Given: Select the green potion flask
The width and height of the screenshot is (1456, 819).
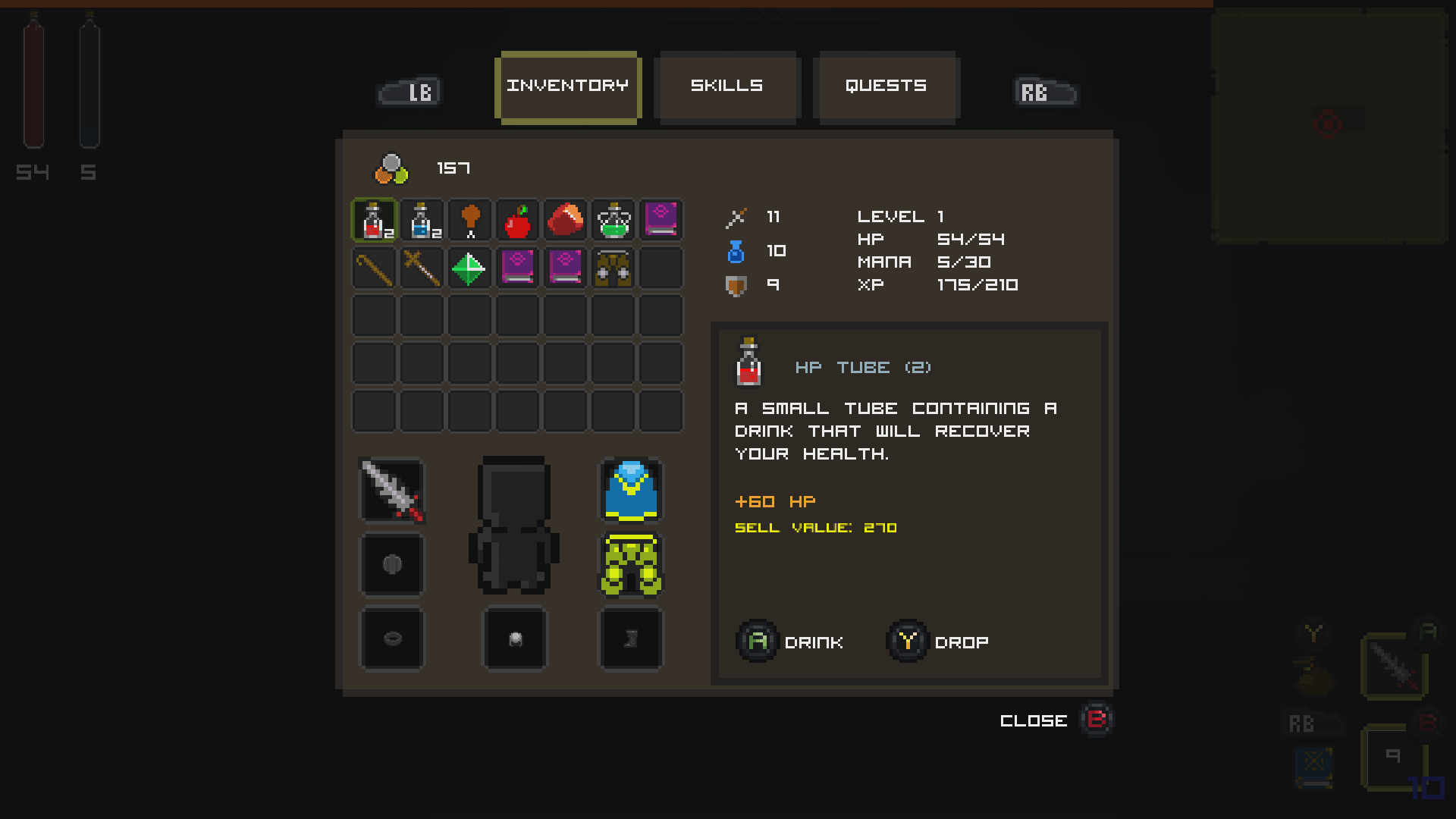Looking at the screenshot, I should (x=613, y=220).
